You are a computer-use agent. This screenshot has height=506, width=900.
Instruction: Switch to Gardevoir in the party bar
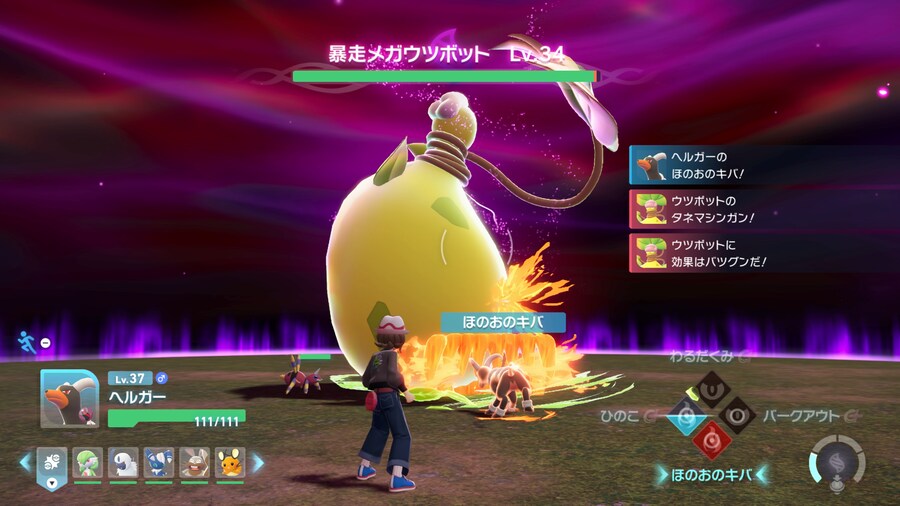pyautogui.click(x=88, y=462)
